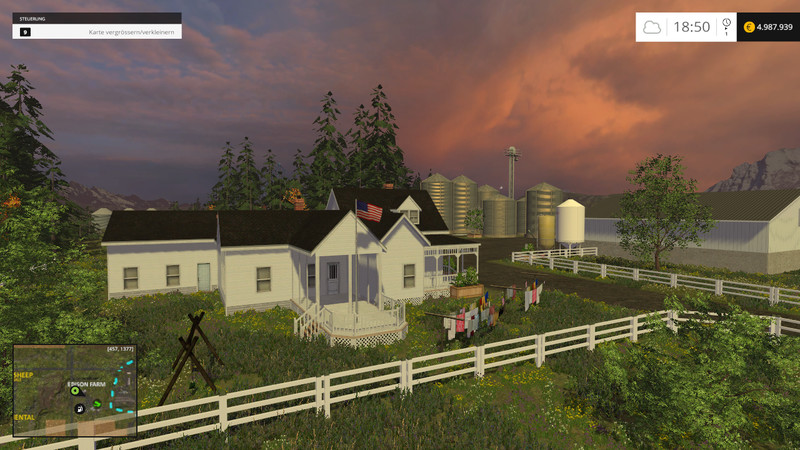Click the green player marker on minimap
The height and width of the screenshot is (450, 800).
pos(74,391)
